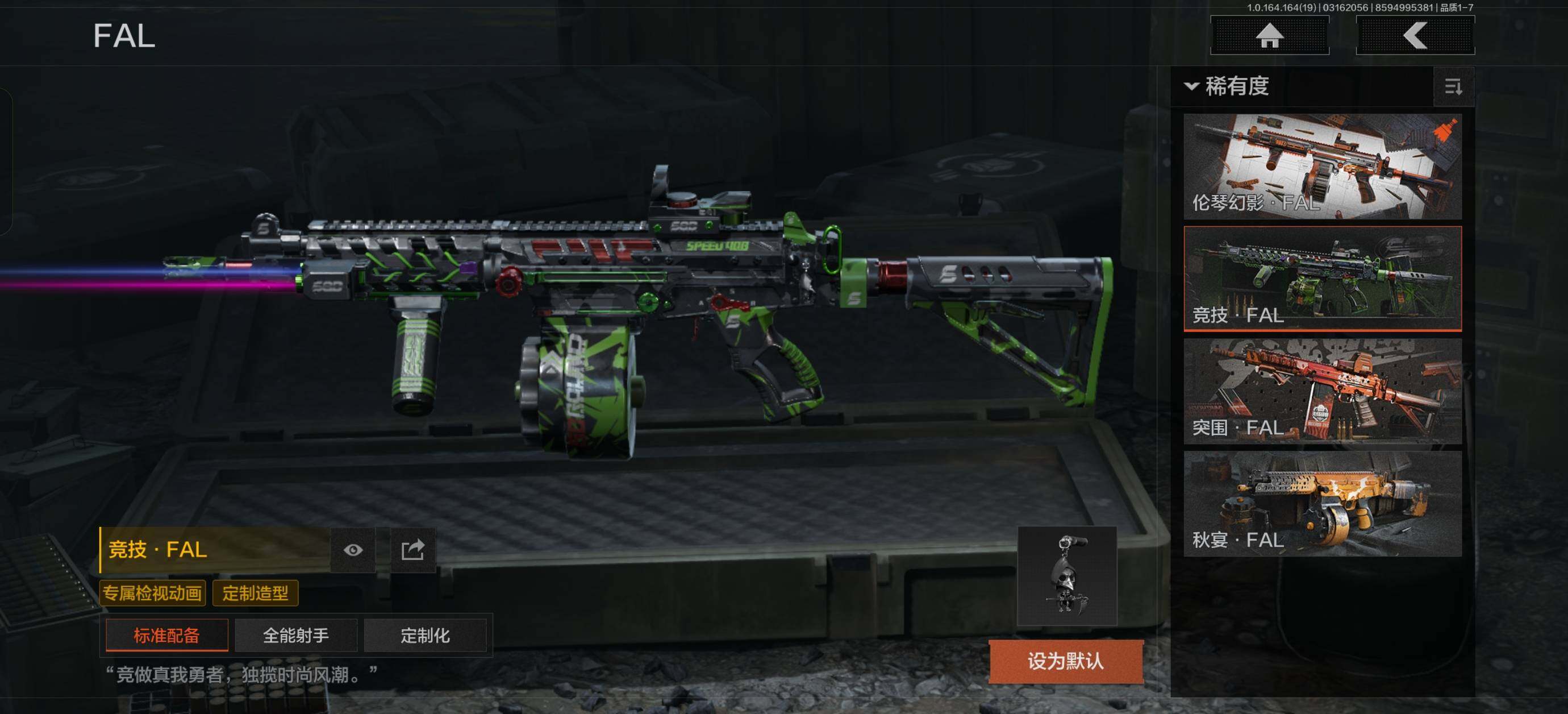Click the 定制造型 tag
This screenshot has width=1568, height=714.
click(255, 593)
